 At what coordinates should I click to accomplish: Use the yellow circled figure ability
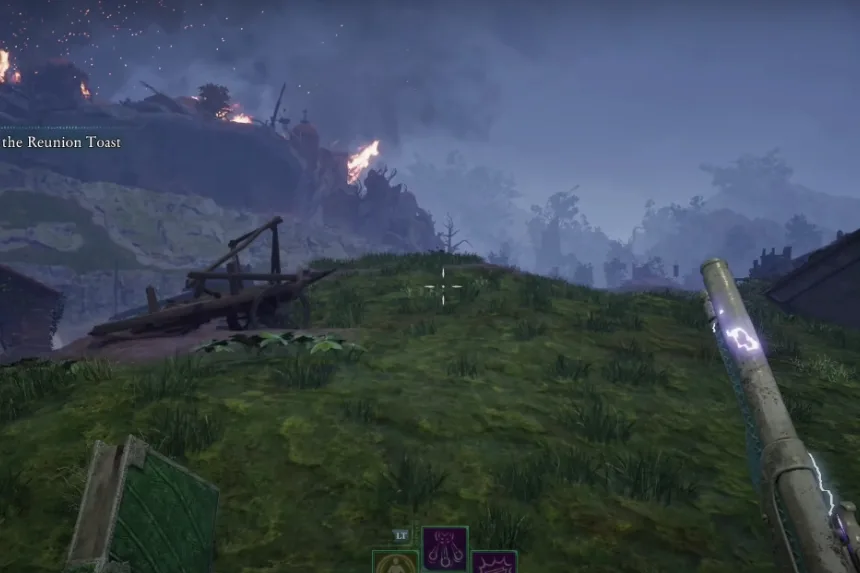395,563
